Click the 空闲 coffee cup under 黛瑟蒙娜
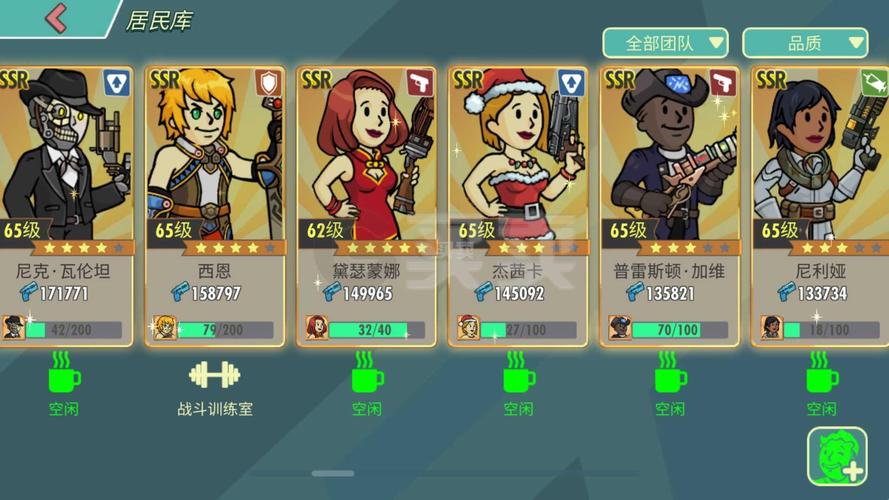This screenshot has height=500, width=889. [367, 376]
